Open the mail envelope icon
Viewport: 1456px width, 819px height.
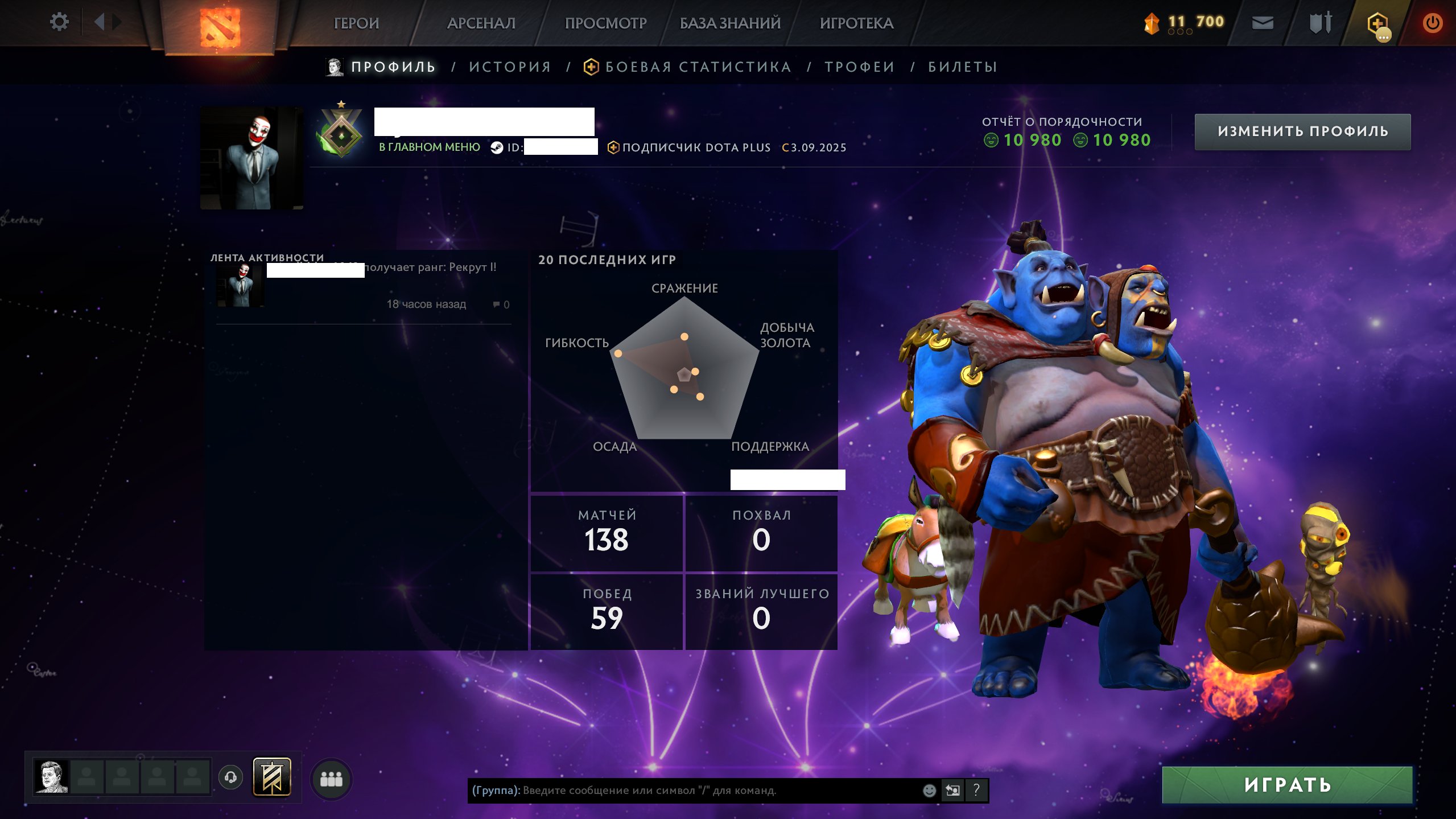point(1263,23)
